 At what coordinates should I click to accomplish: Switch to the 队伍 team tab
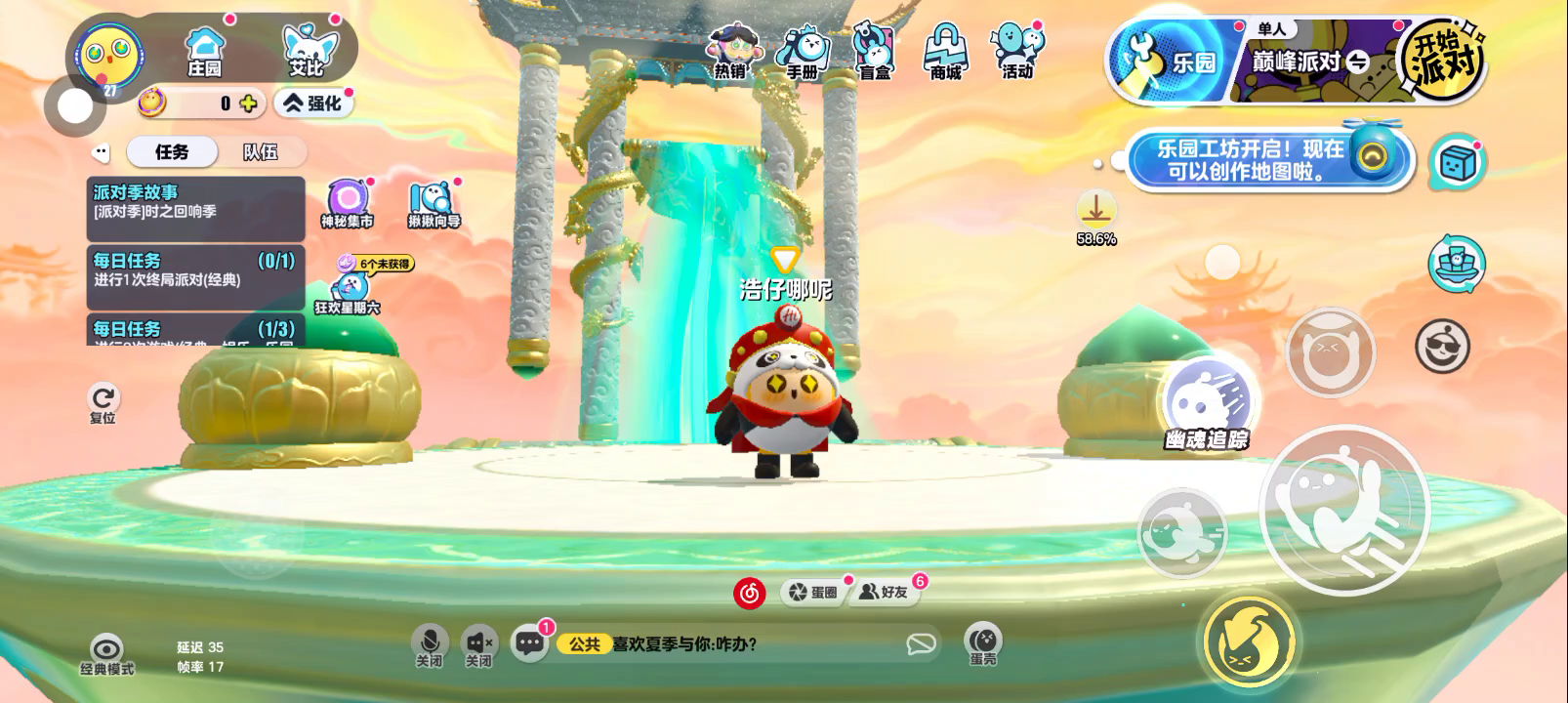[261, 151]
